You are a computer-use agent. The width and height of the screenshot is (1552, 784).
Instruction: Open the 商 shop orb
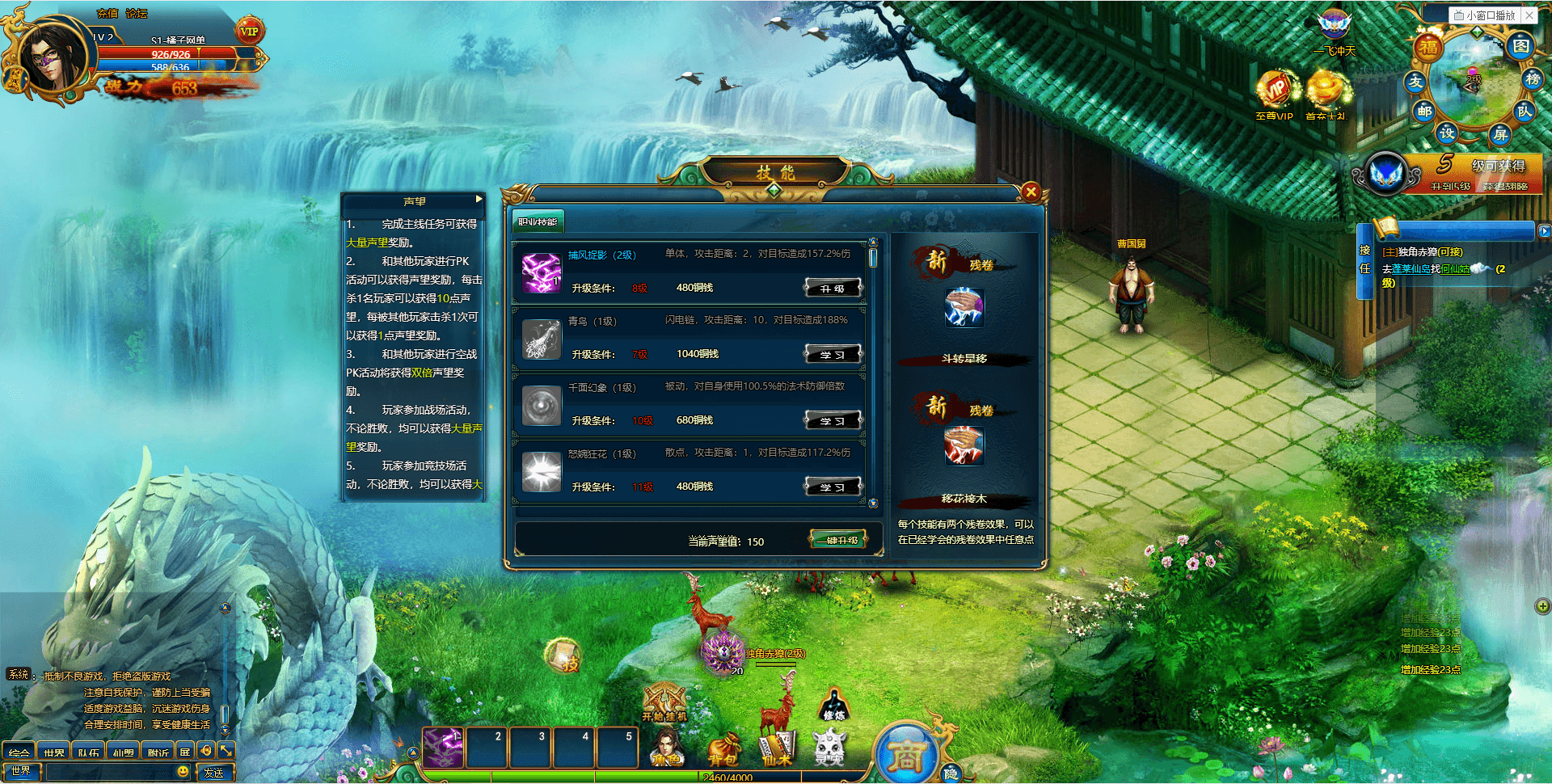[x=906, y=756]
